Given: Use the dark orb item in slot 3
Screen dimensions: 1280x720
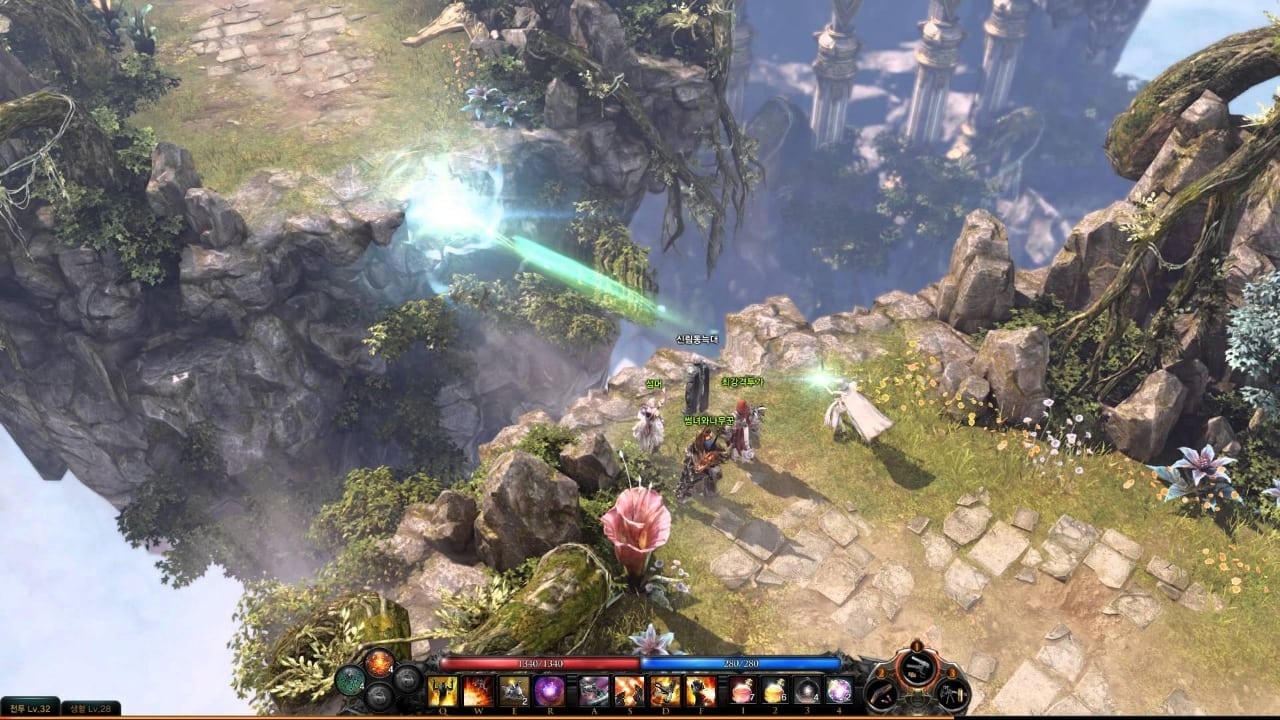Looking at the screenshot, I should click(806, 690).
